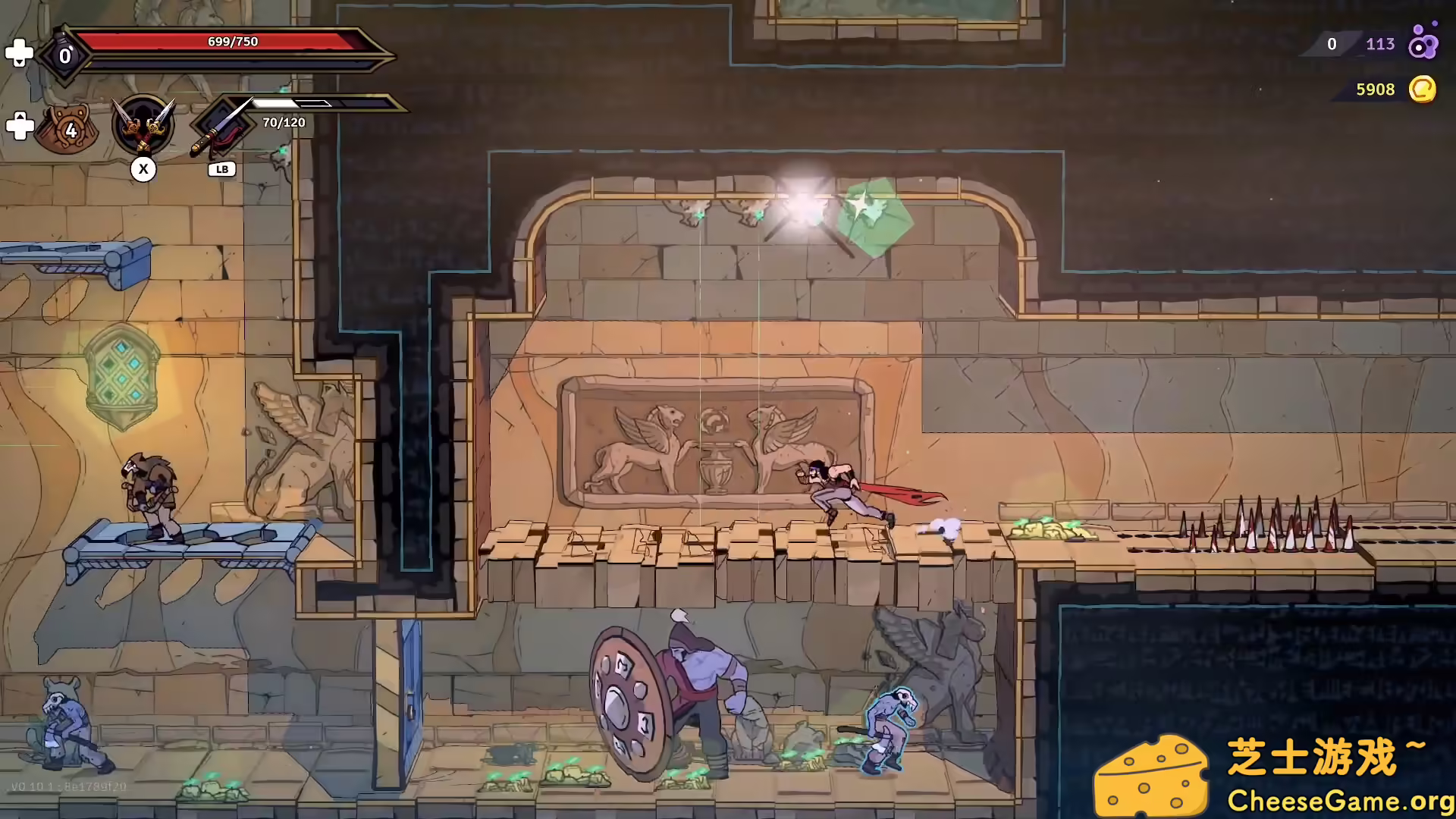
Task: Click the black diamond level 0 emblem
Action: coord(64,53)
